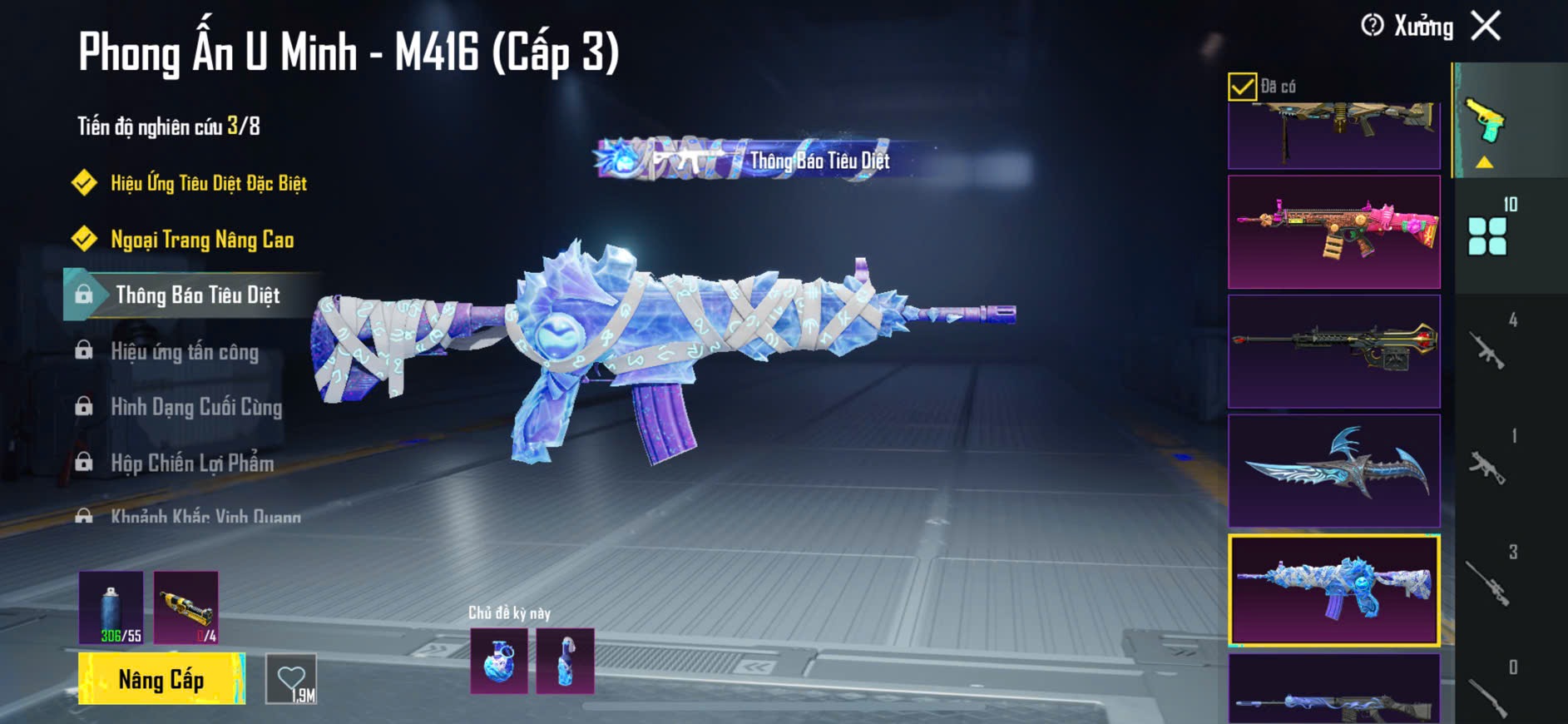
Task: Open the gold weapon material slot
Action: click(186, 607)
